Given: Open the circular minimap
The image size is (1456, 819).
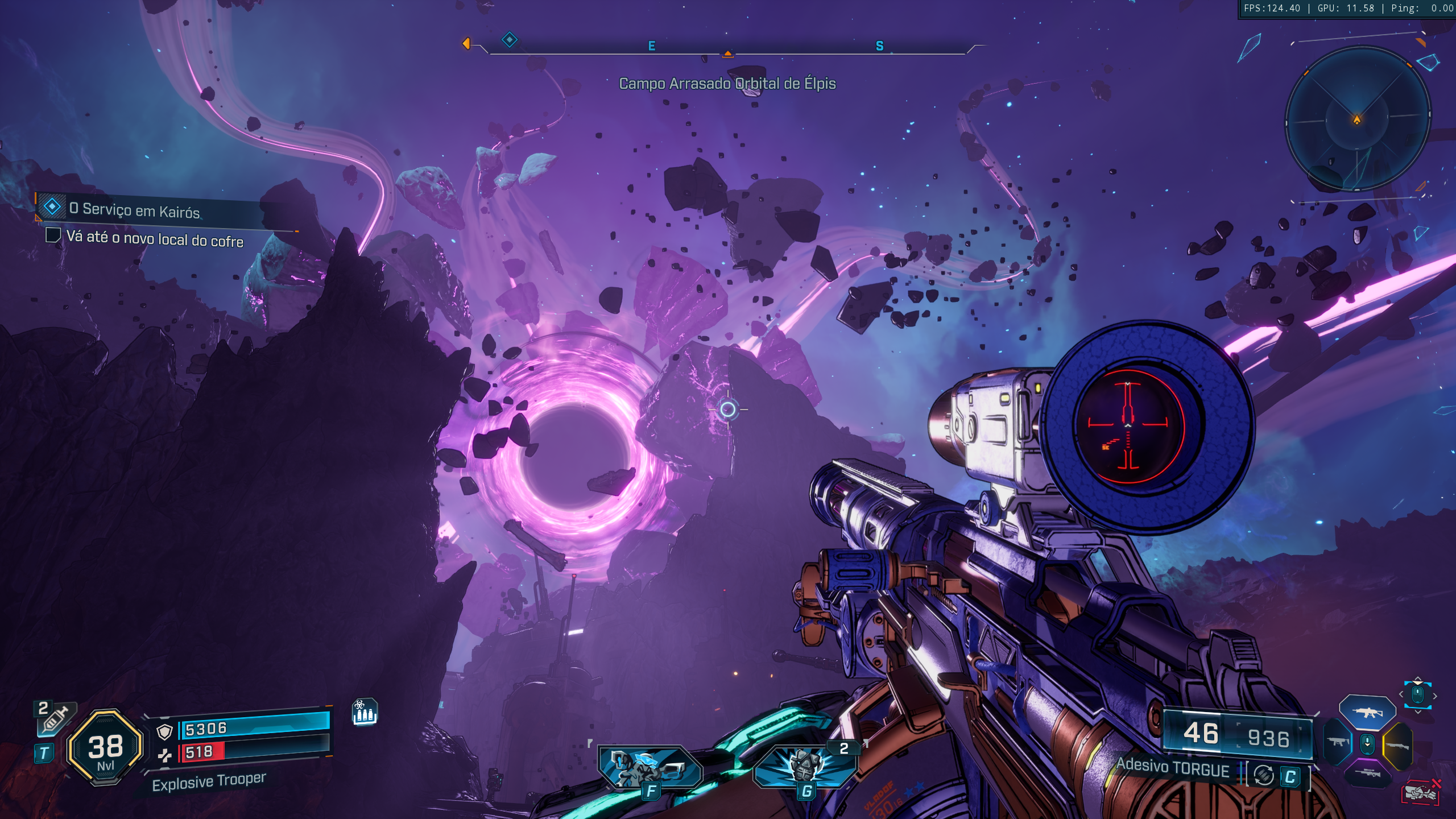Looking at the screenshot, I should tap(1357, 119).
